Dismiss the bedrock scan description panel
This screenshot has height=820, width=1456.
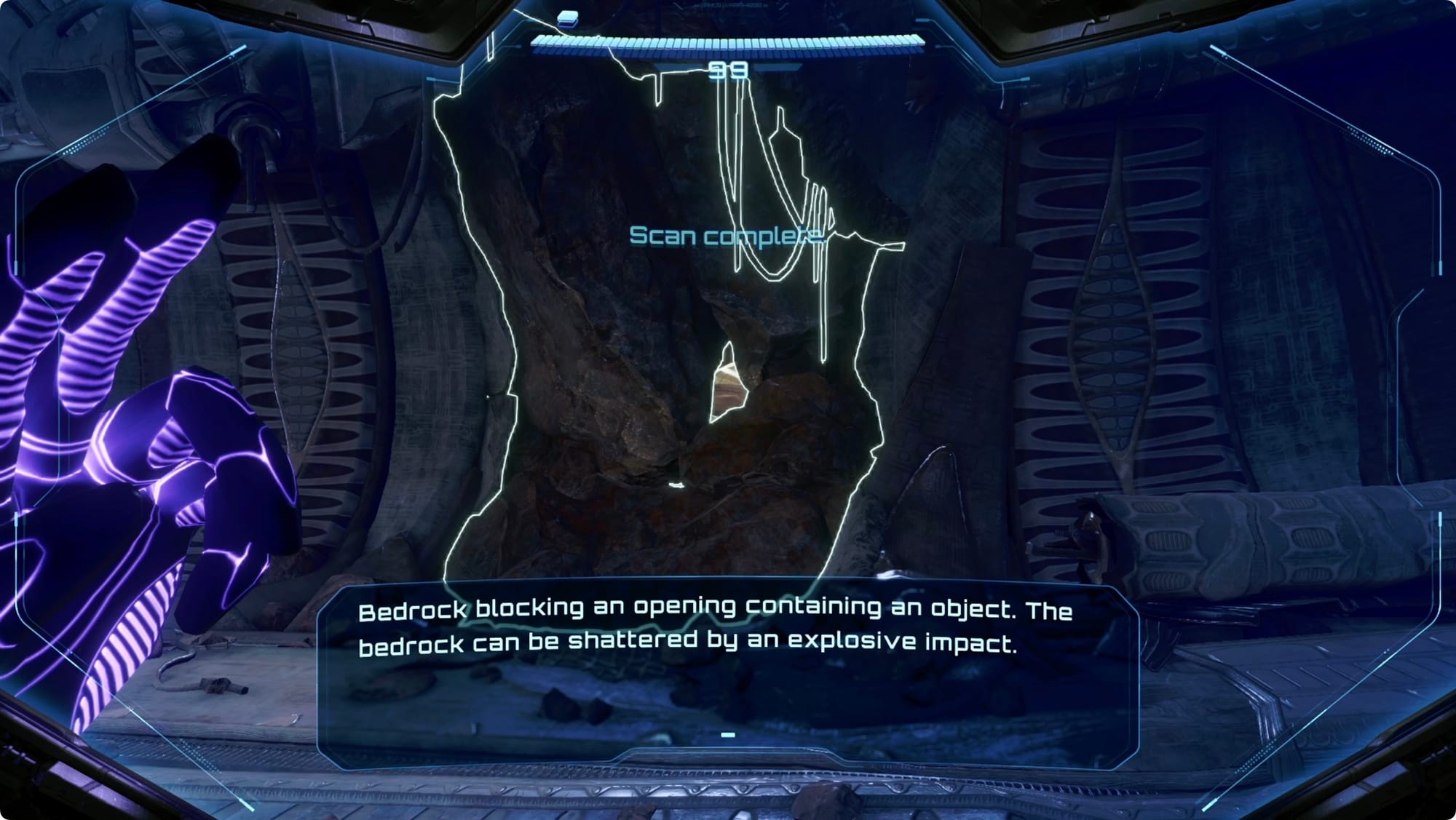[x=727, y=735]
